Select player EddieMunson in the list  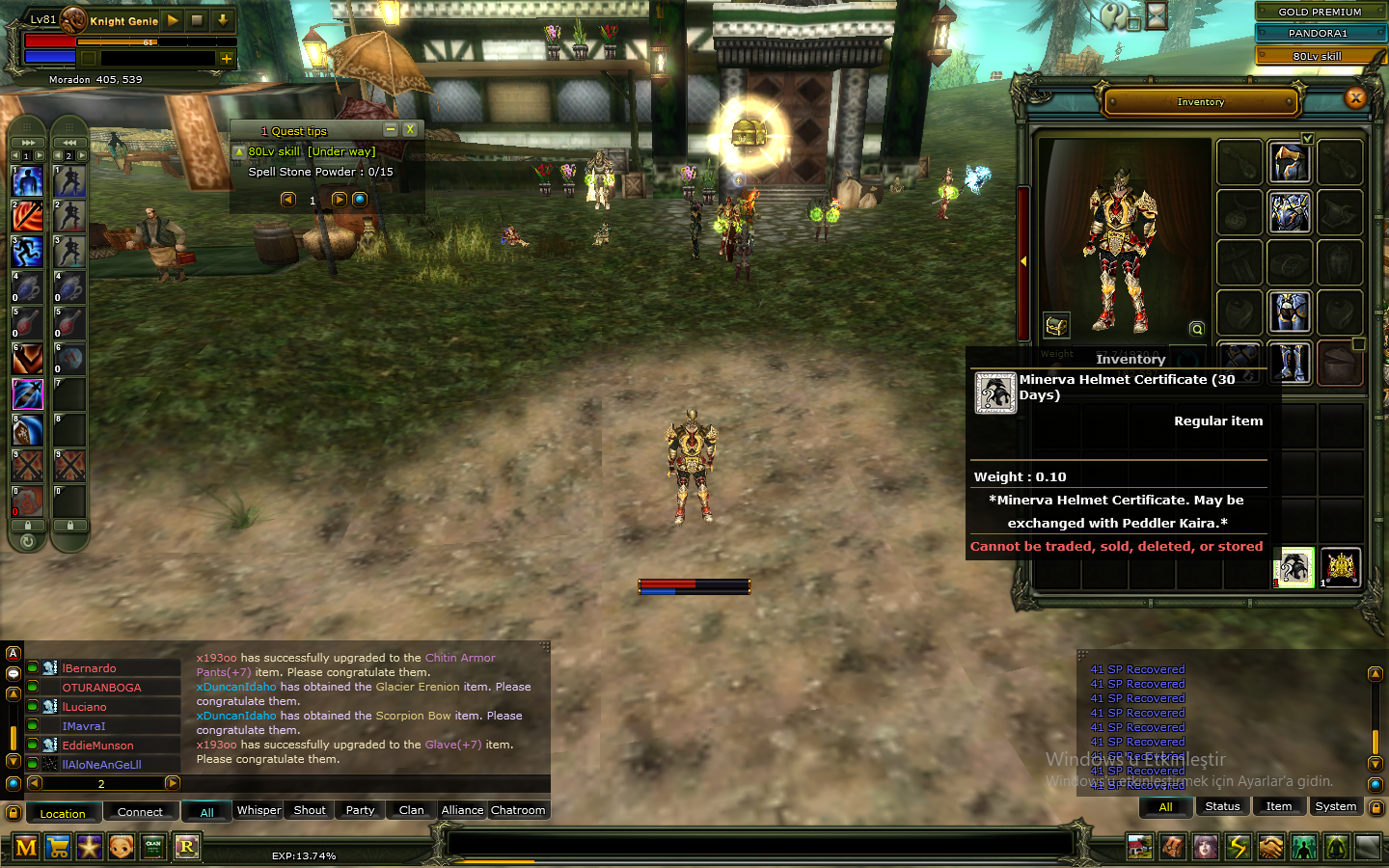(x=98, y=746)
